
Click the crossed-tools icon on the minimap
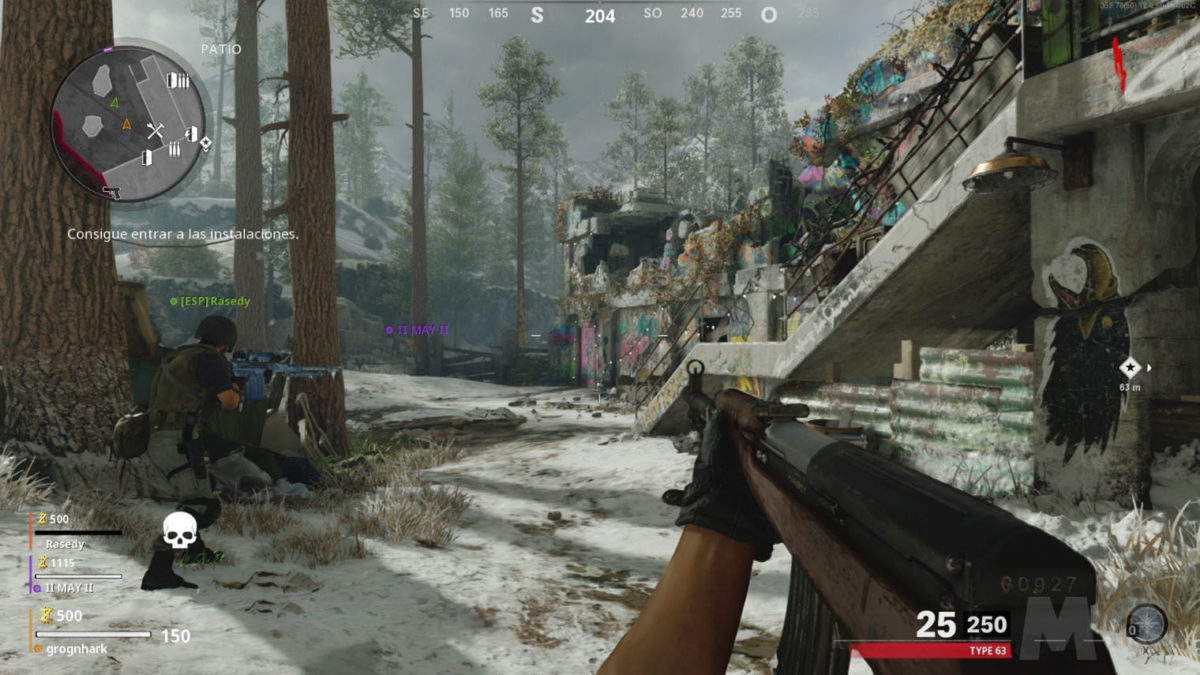coord(155,131)
